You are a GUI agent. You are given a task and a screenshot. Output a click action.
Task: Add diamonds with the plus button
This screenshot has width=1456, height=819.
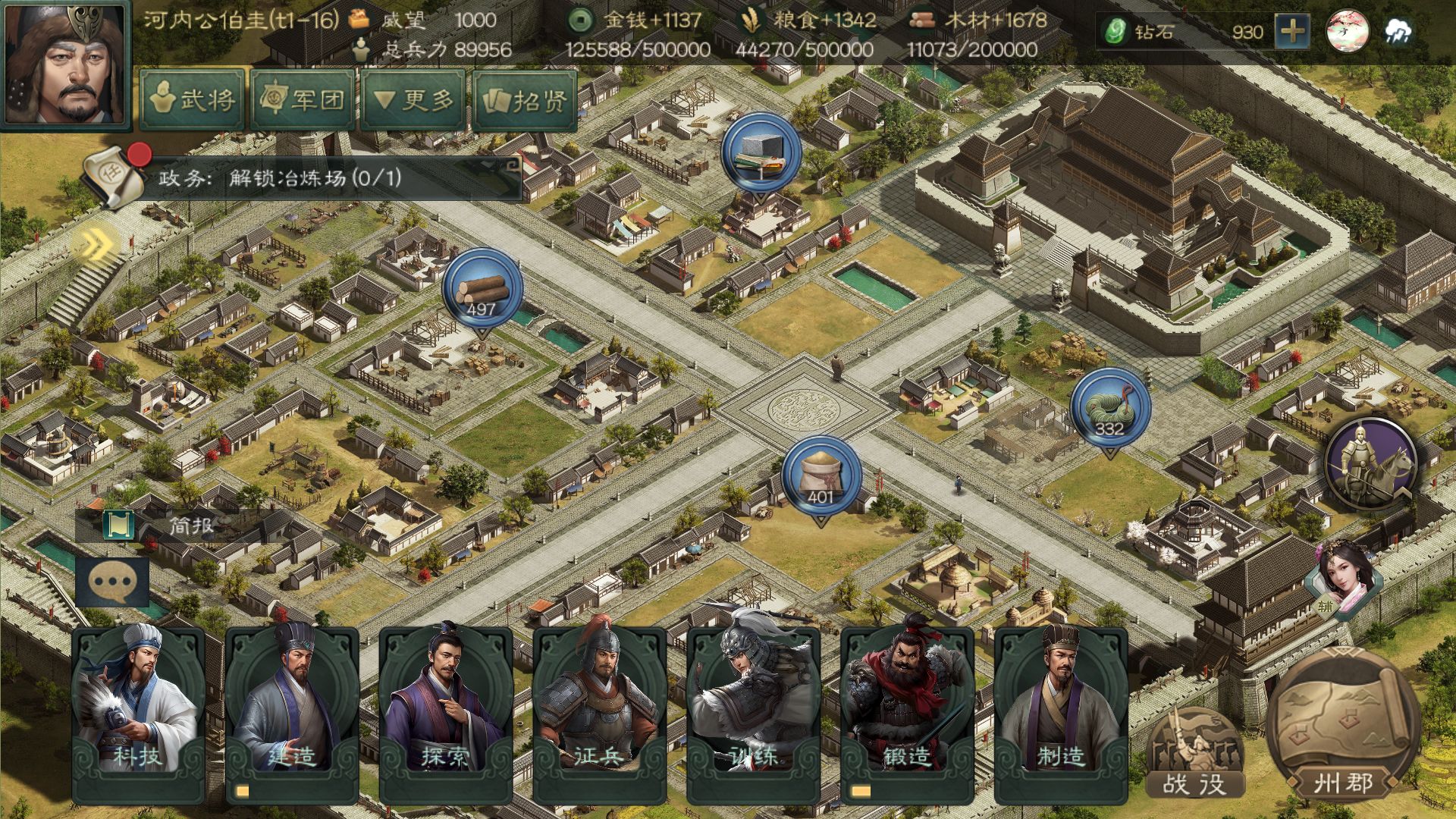point(1291,32)
